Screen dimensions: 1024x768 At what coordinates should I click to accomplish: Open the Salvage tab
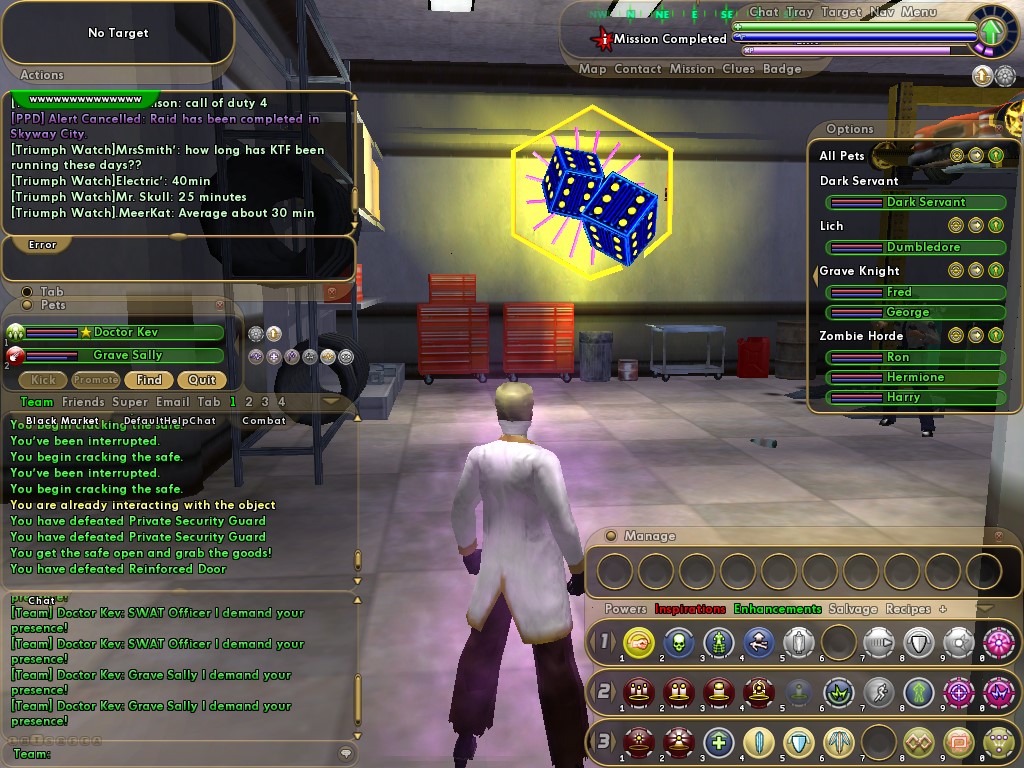[x=853, y=609]
